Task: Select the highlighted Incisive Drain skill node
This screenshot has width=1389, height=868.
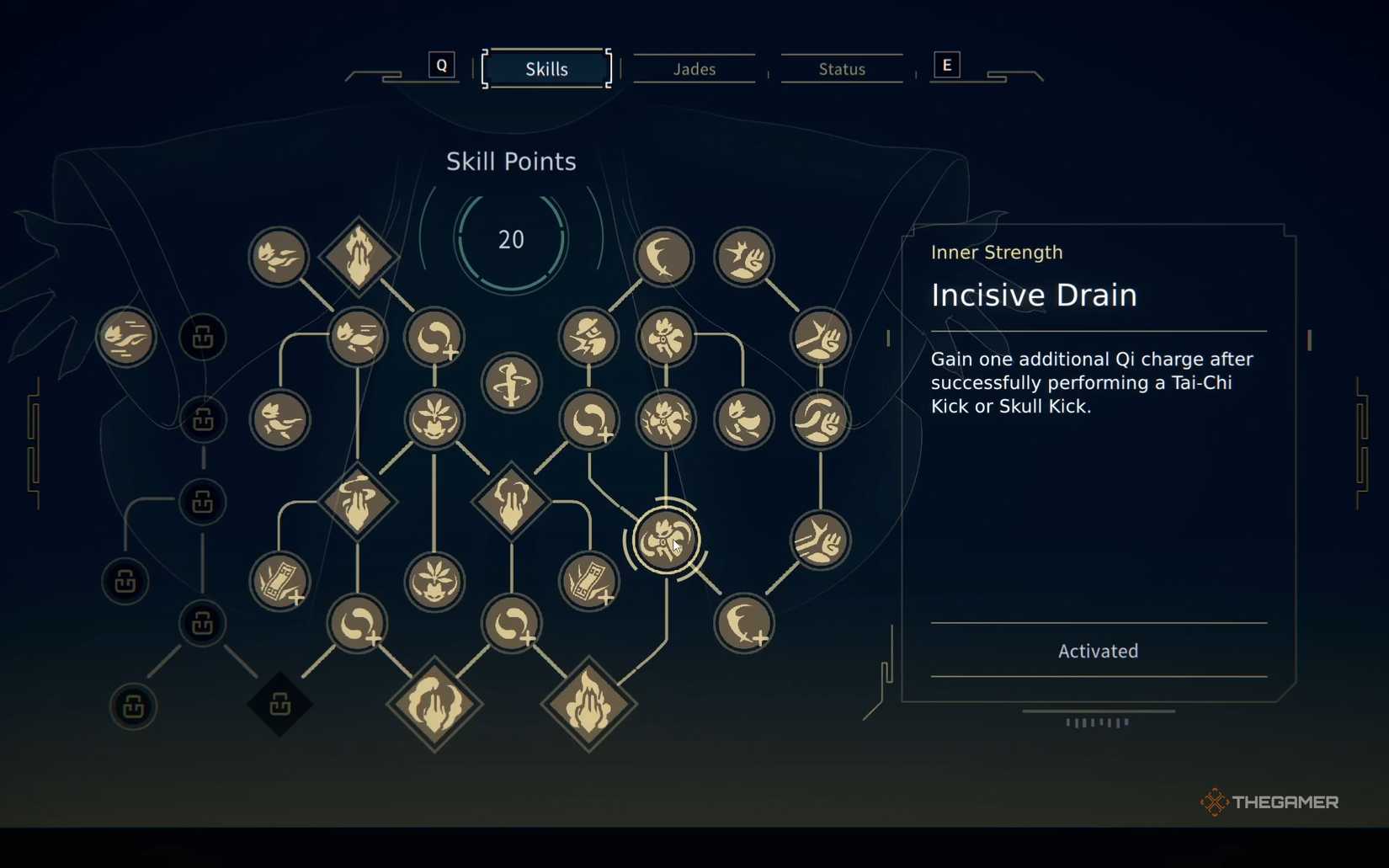Action: pyautogui.click(x=664, y=540)
